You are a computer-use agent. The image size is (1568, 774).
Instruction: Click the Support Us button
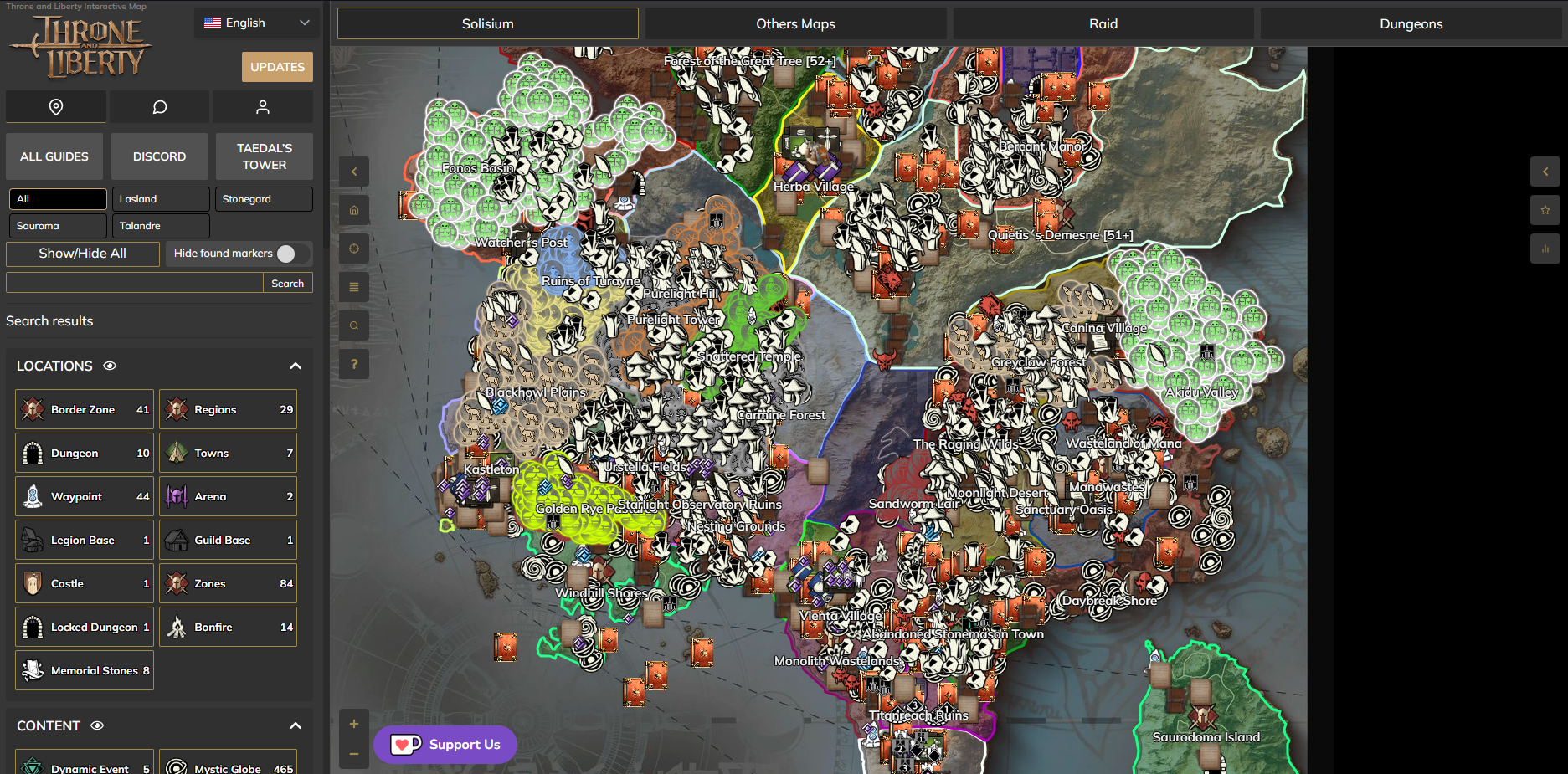point(445,744)
